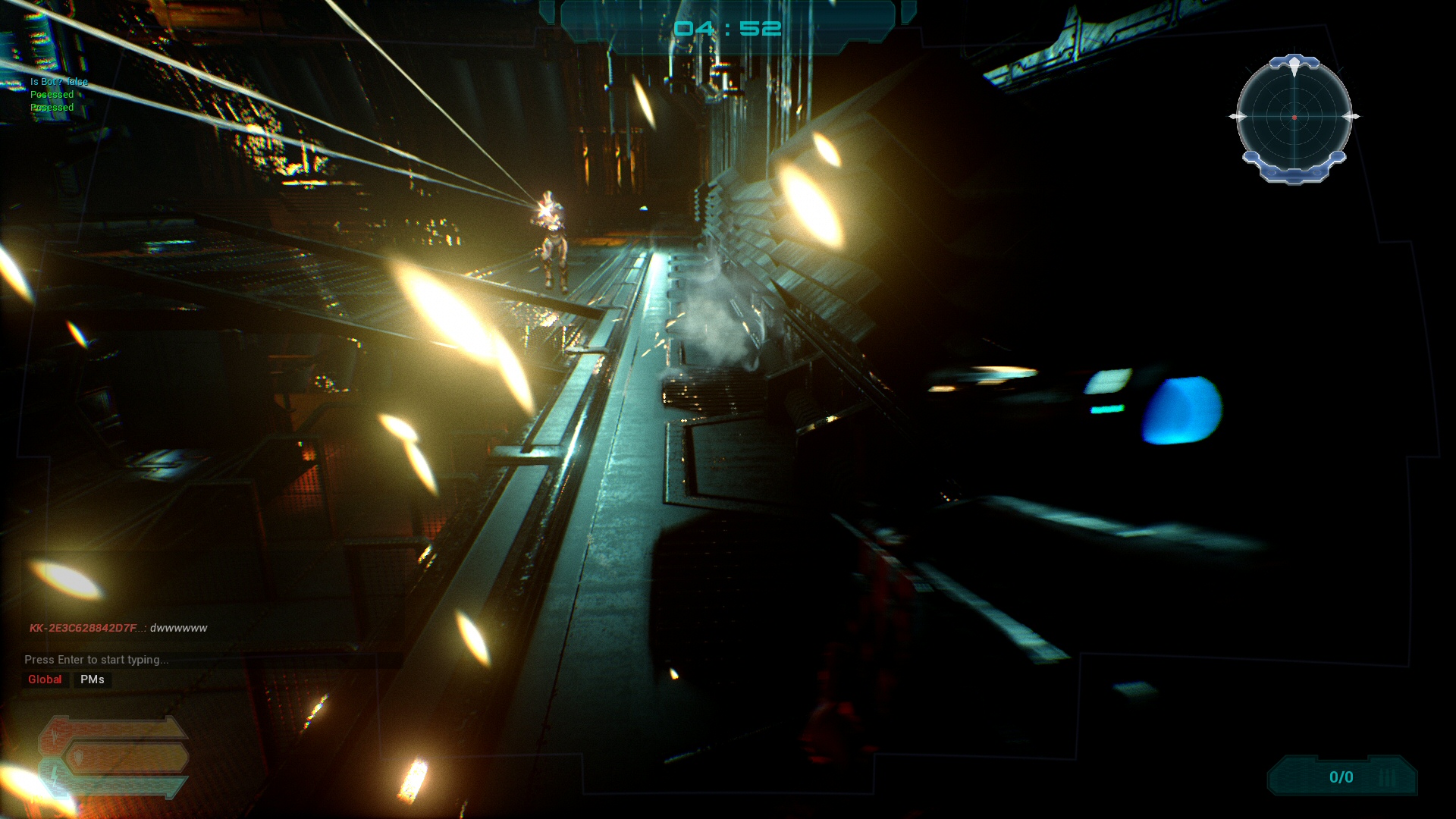Open the PMs chat tab
1456x819 pixels.
click(93, 679)
